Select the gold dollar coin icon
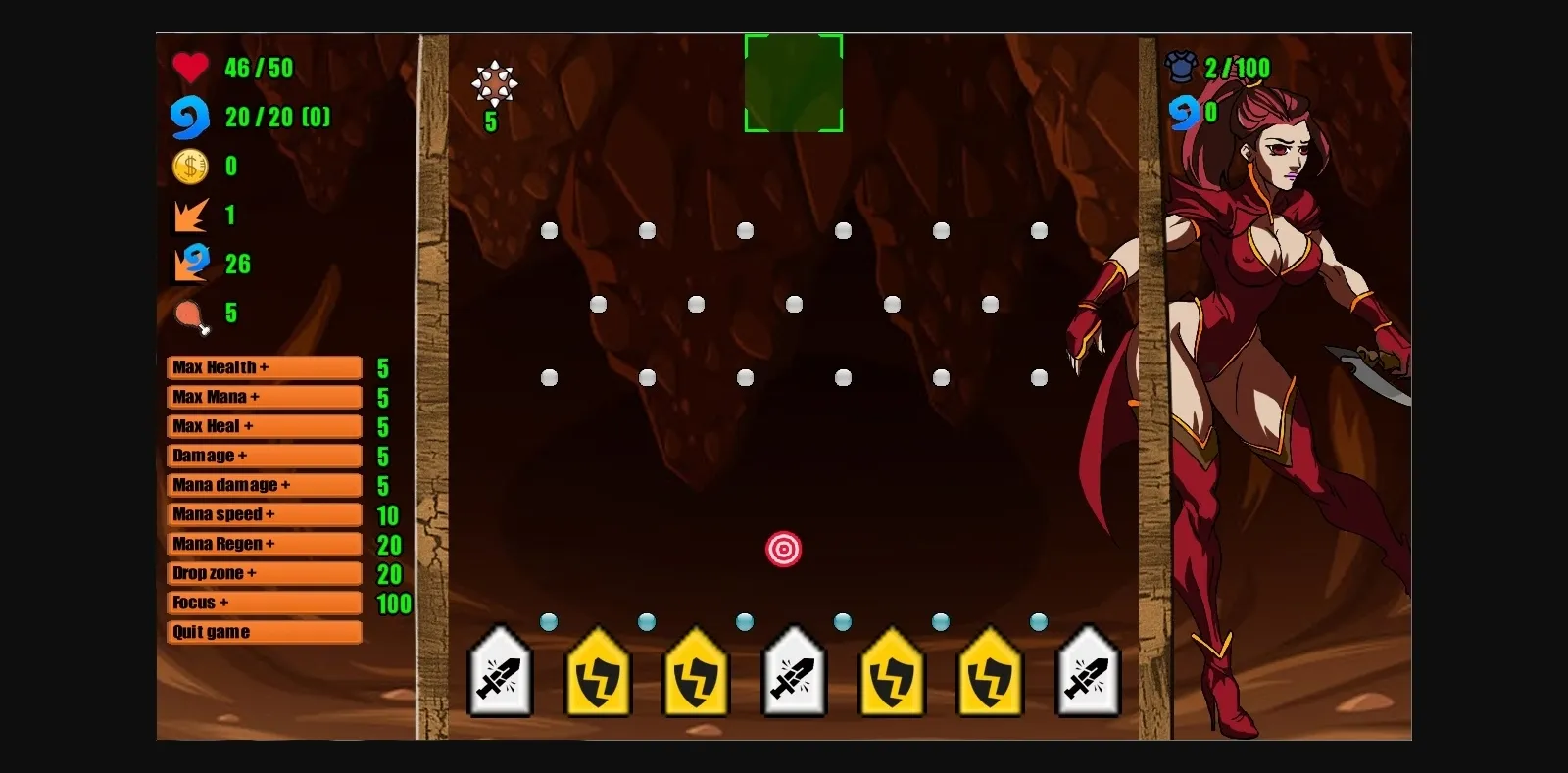Viewport: 1568px width, 773px height. pyautogui.click(x=192, y=166)
